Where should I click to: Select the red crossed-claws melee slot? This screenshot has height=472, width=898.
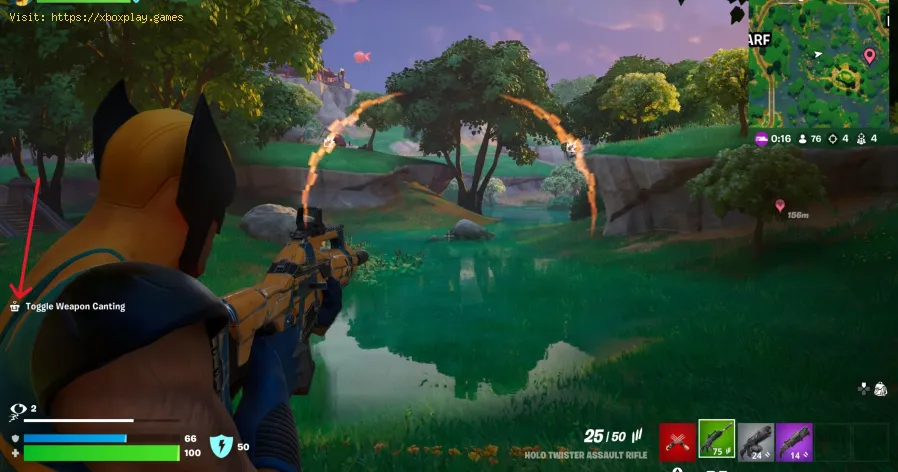tap(677, 441)
